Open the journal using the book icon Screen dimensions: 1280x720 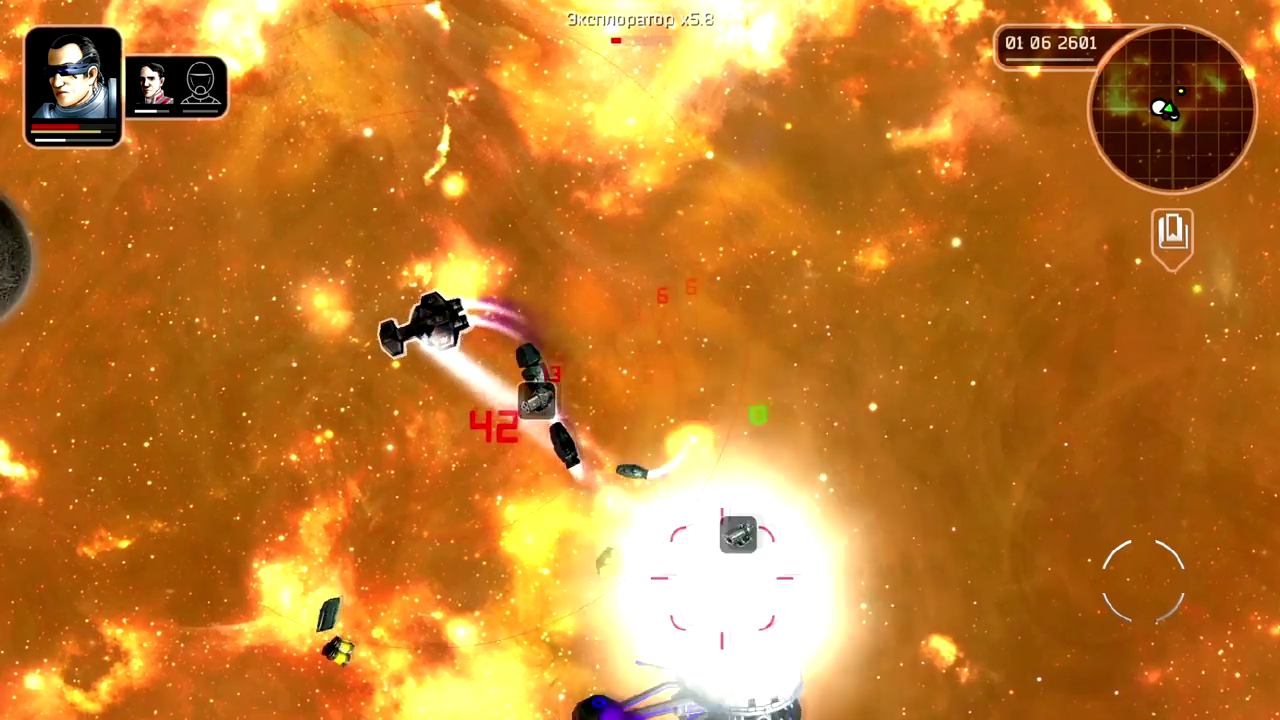pos(1171,232)
